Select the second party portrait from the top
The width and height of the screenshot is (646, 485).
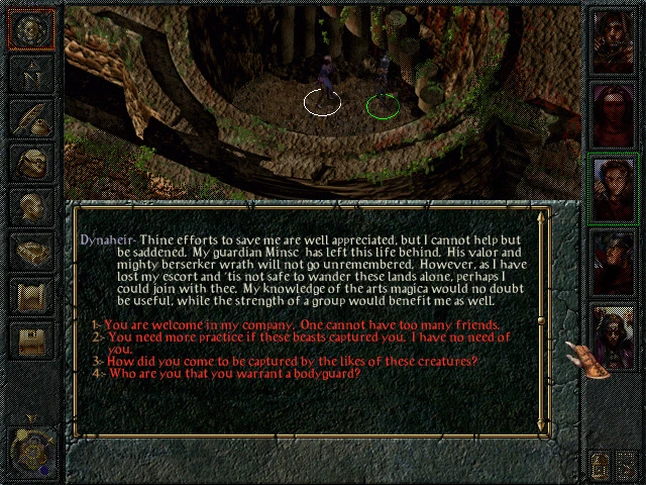click(613, 114)
